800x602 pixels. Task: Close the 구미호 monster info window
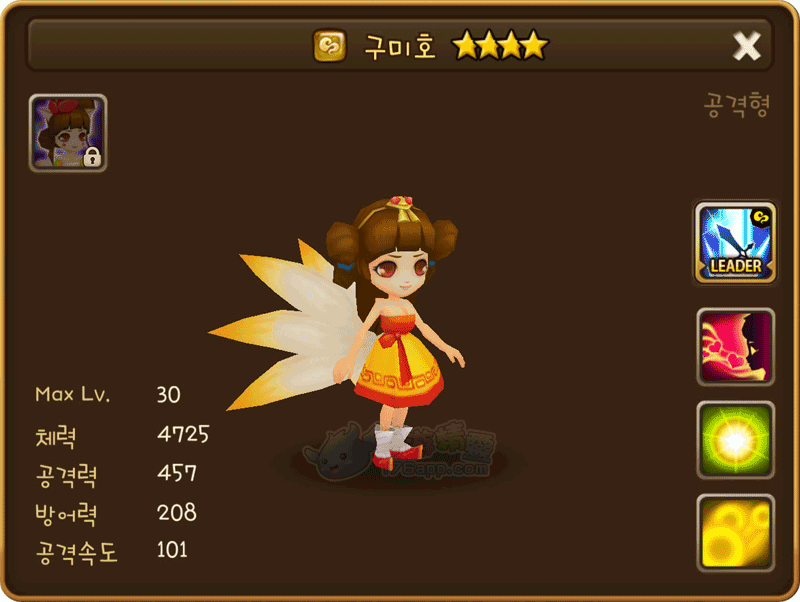[746, 45]
